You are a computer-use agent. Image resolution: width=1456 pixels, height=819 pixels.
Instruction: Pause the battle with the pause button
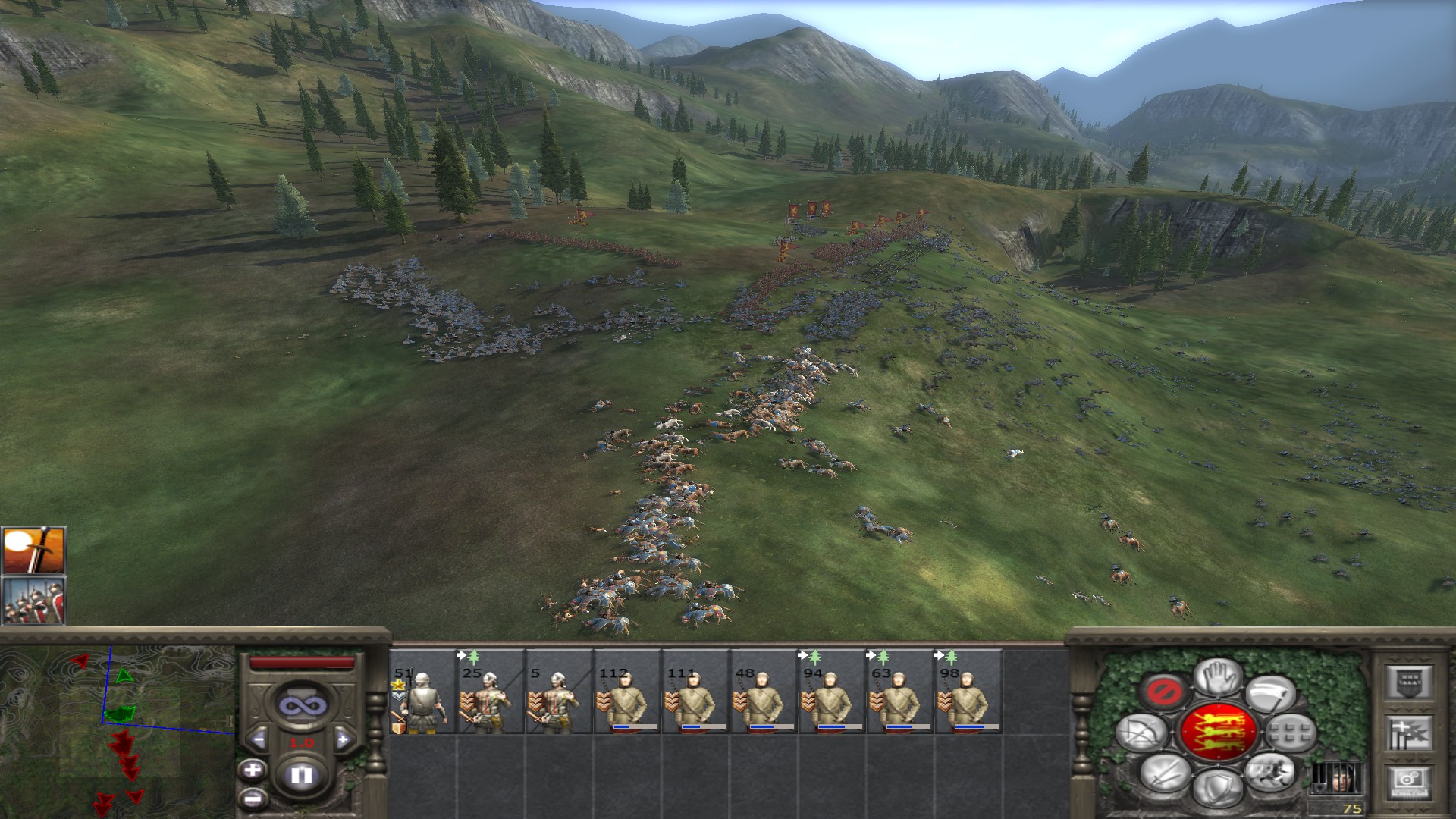tap(302, 775)
